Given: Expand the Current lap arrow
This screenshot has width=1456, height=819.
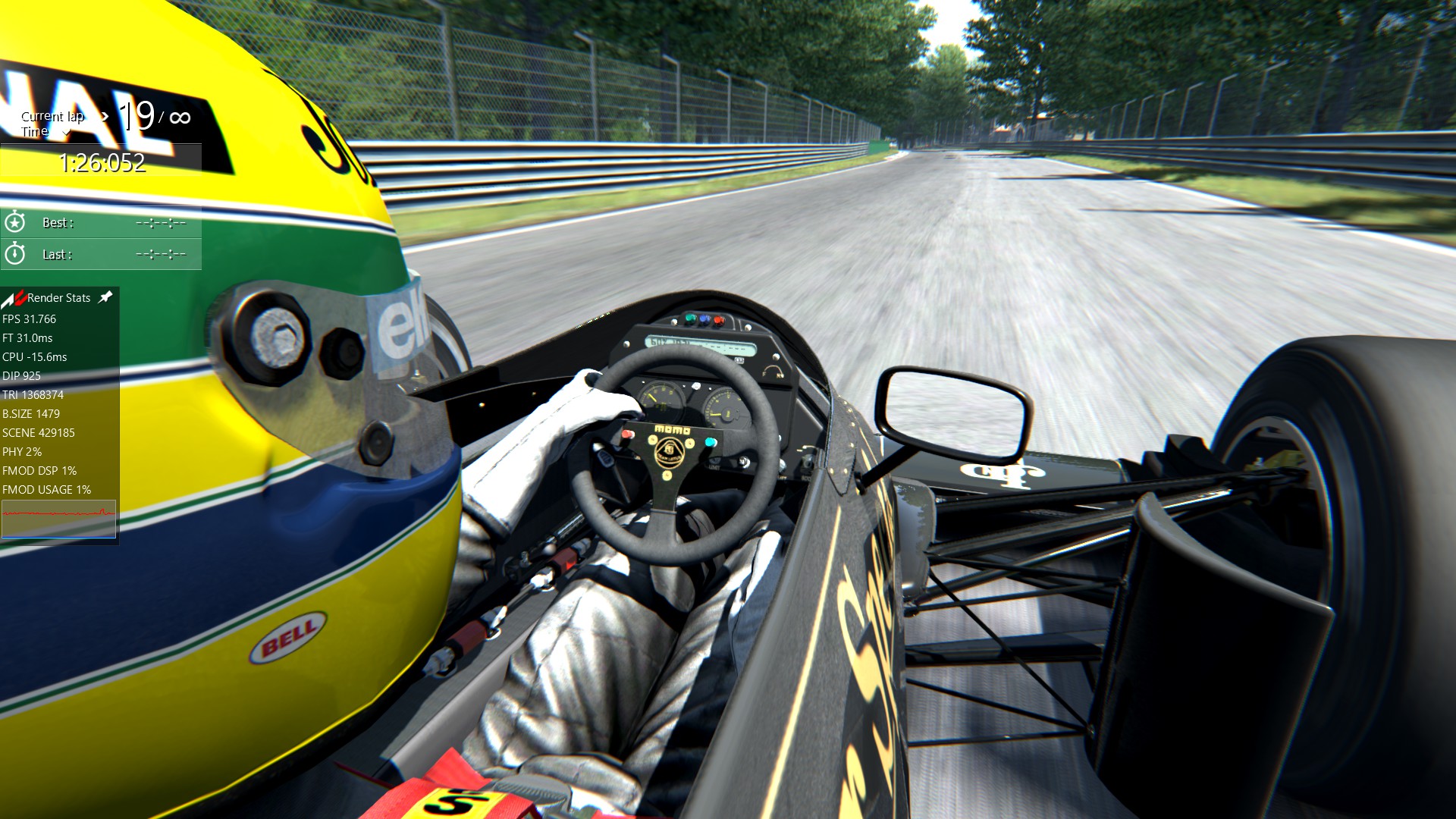Looking at the screenshot, I should click(x=105, y=117).
